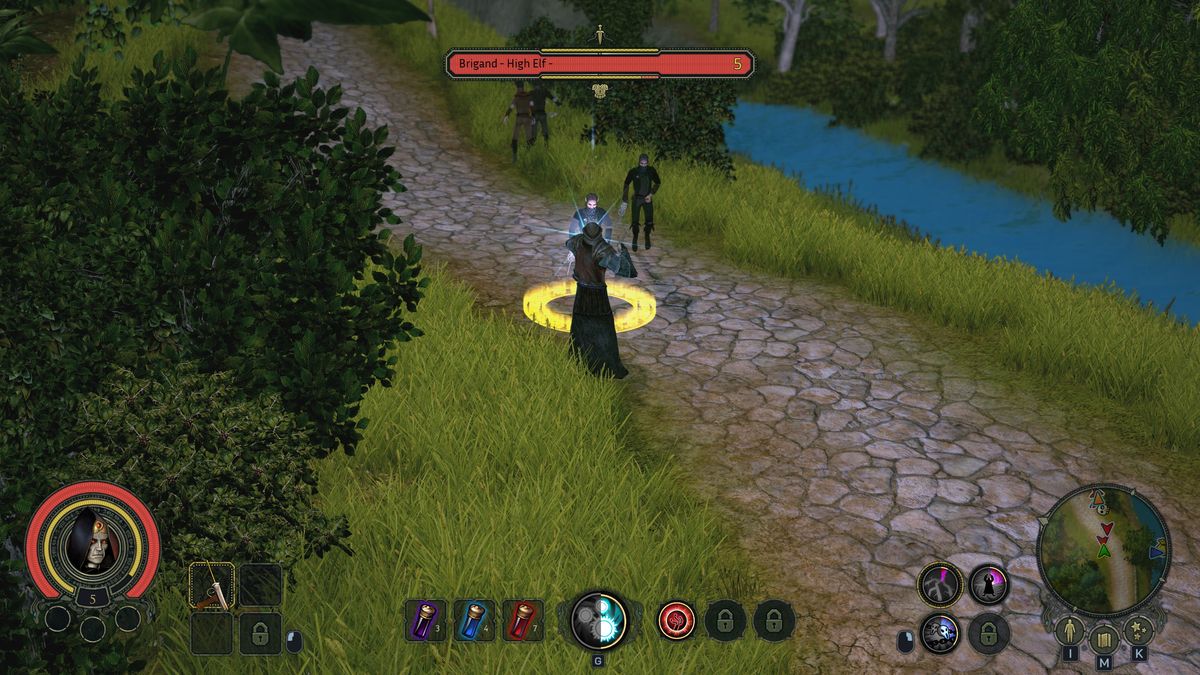
Task: Open the inventory with the figure button
Action: pyautogui.click(x=1070, y=632)
